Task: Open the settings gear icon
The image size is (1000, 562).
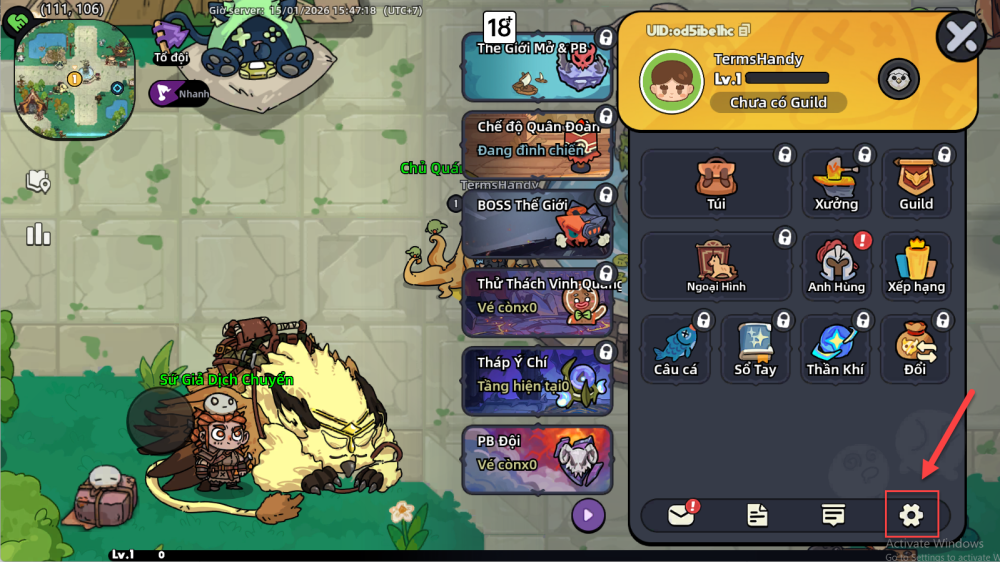Action: coord(911,515)
